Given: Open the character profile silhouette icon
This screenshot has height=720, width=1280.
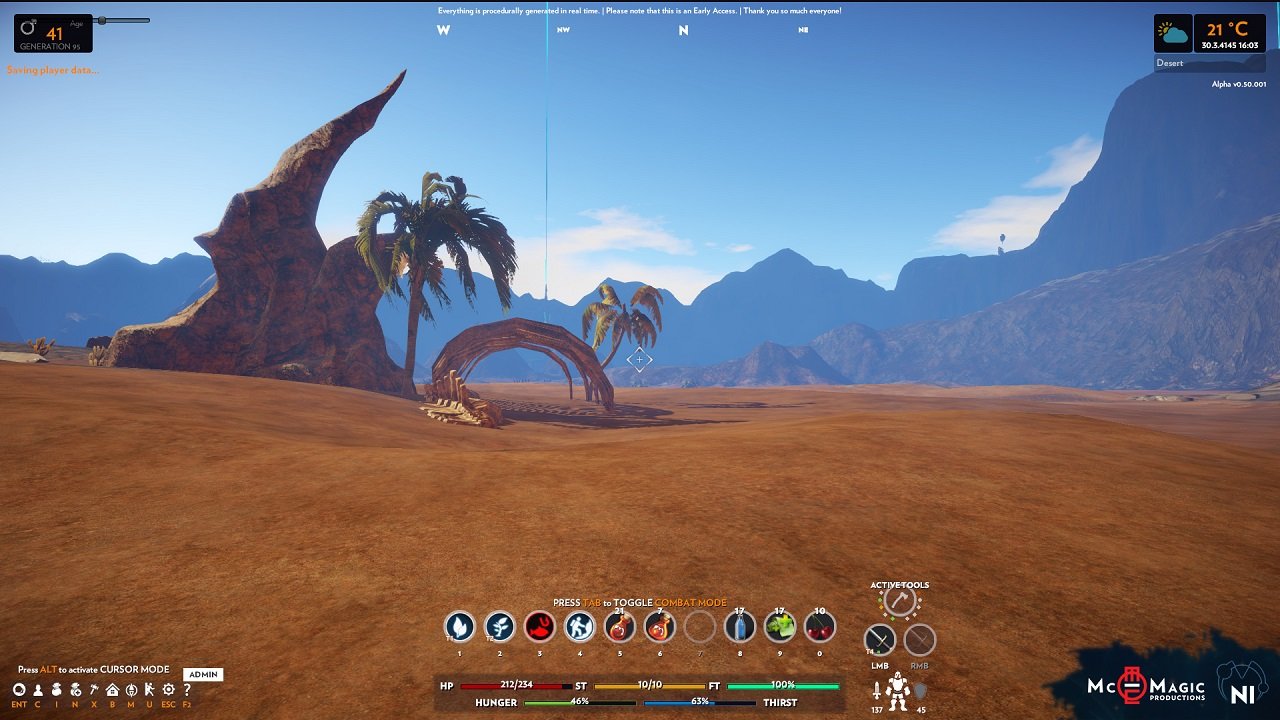Looking at the screenshot, I should click(38, 690).
